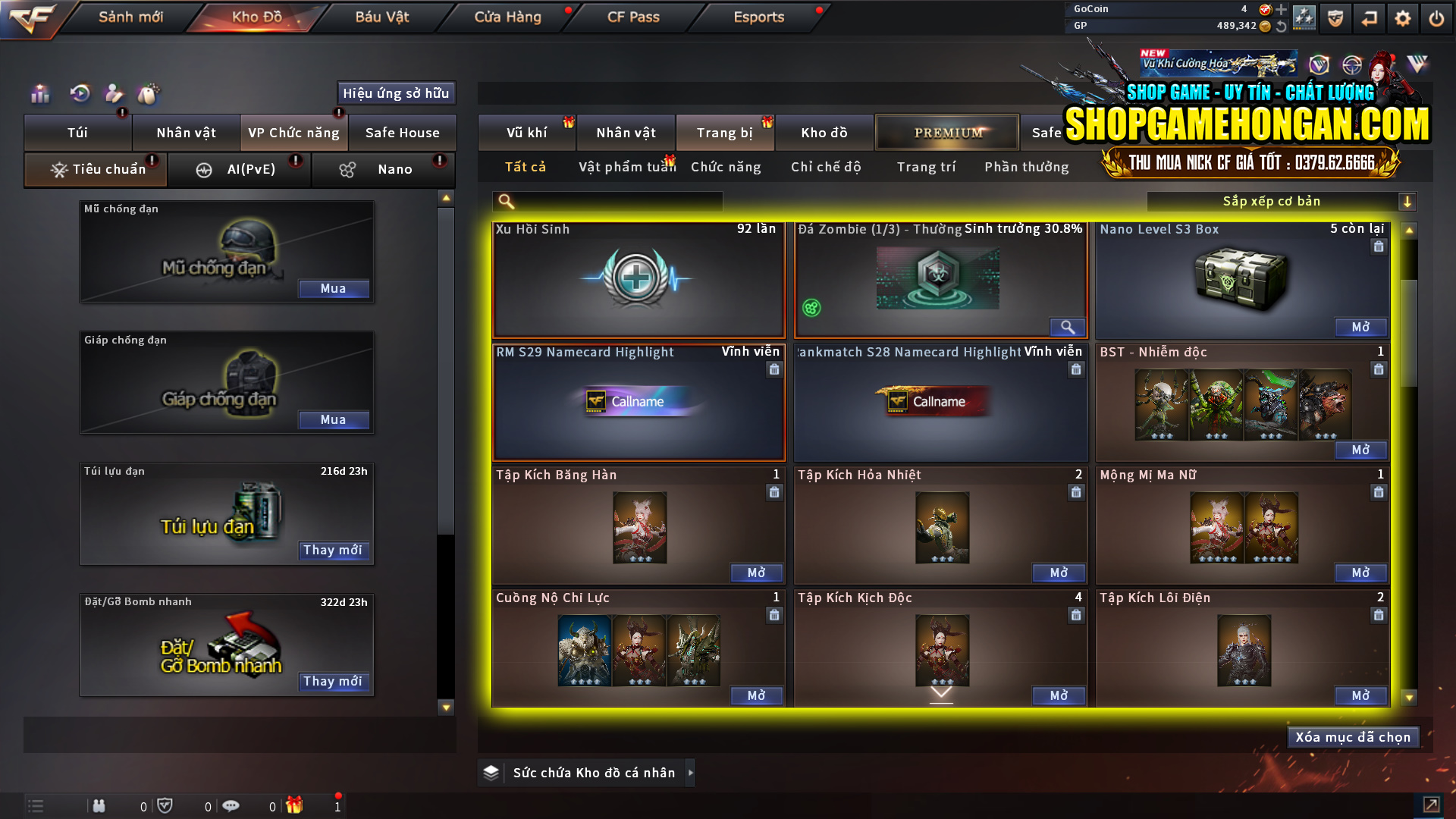Viewport: 1456px width, 819px height.
Task: Click the friends icon in the bottom status bar
Action: point(99,806)
